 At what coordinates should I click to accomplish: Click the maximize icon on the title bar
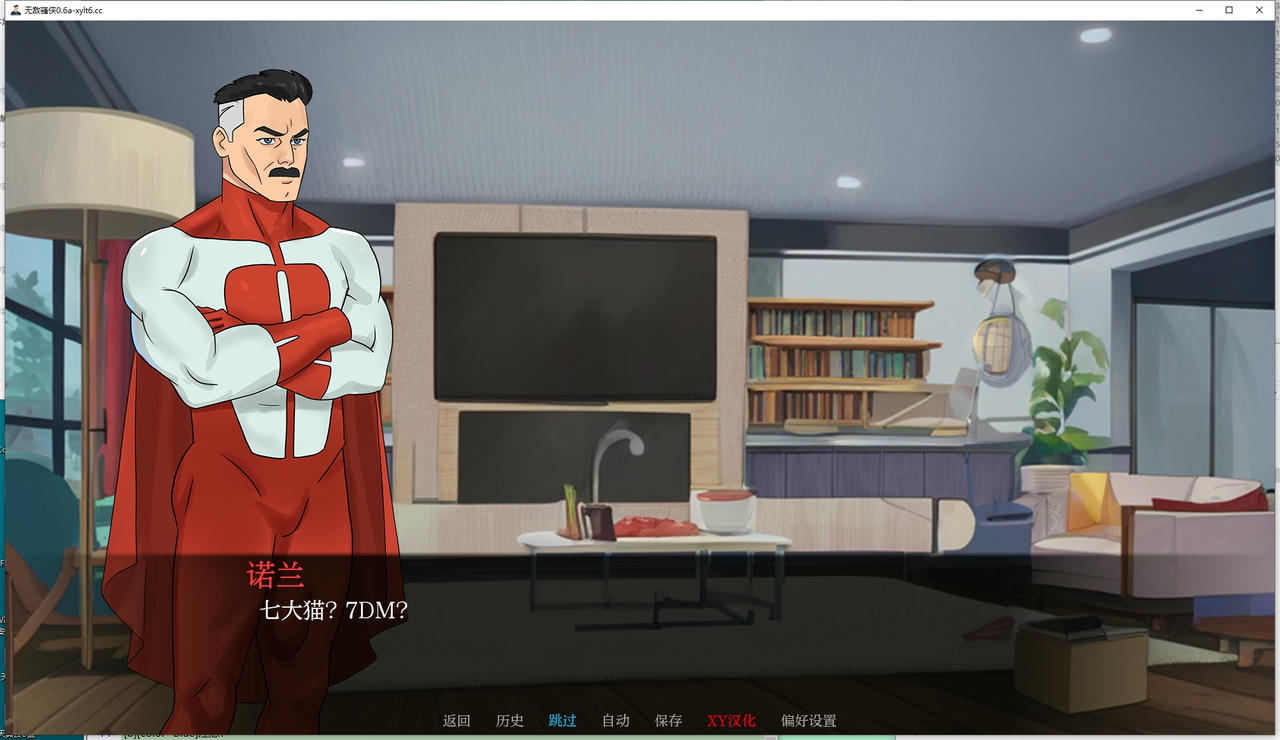[x=1228, y=9]
